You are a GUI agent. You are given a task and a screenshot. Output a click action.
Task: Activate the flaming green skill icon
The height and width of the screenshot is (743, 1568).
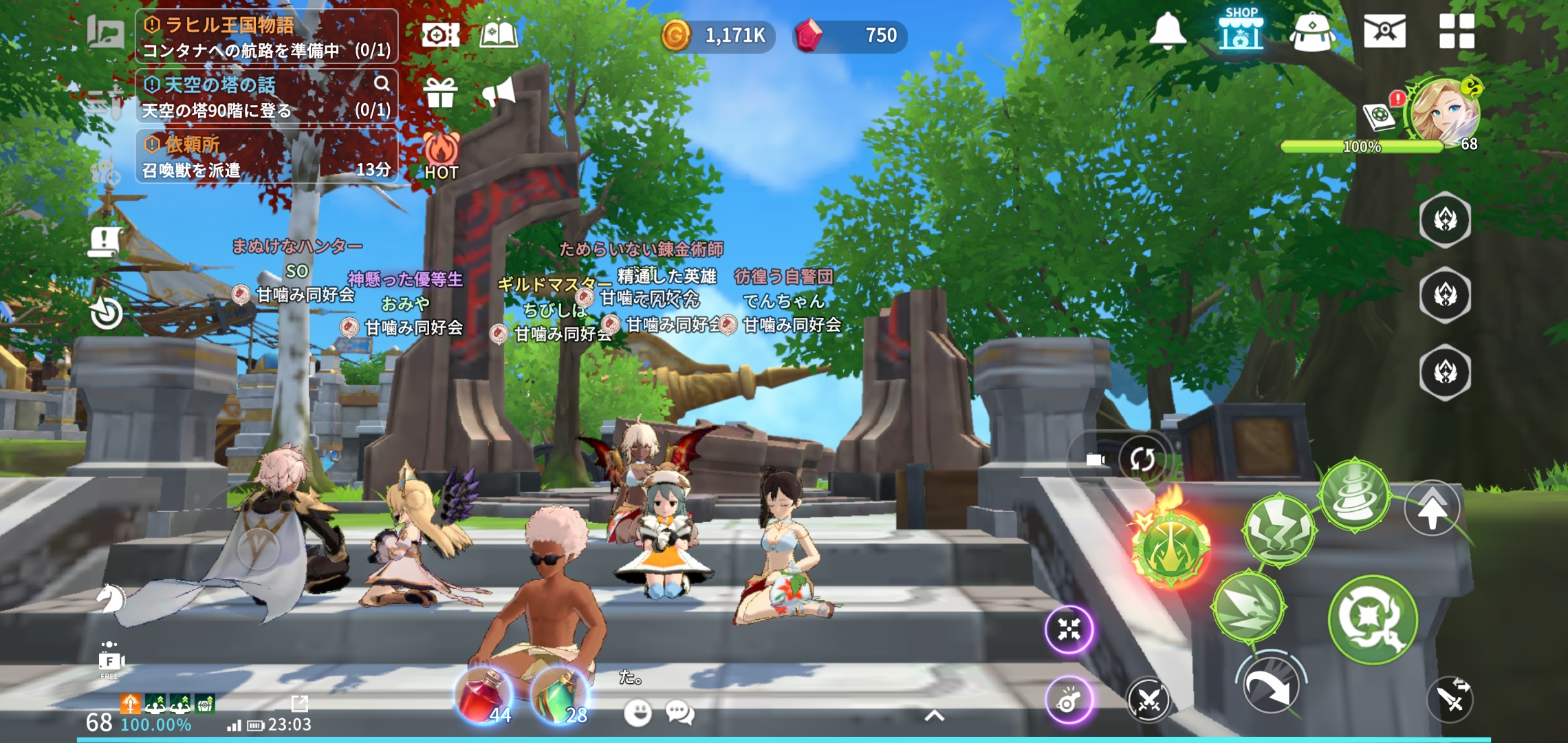coord(1170,546)
